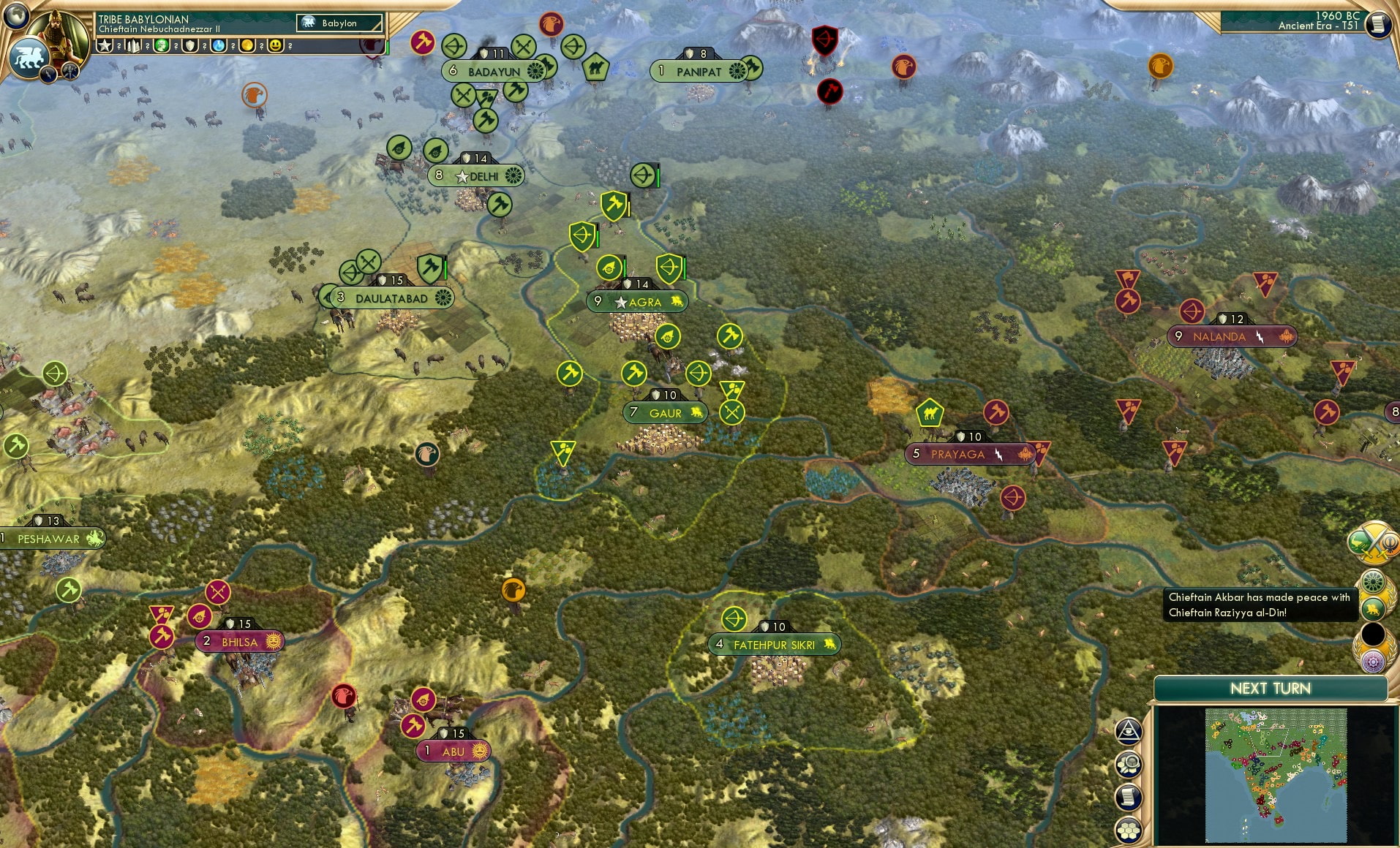The width and height of the screenshot is (1400, 848).
Task: Toggle the hex grid display icon
Action: [x=1129, y=830]
